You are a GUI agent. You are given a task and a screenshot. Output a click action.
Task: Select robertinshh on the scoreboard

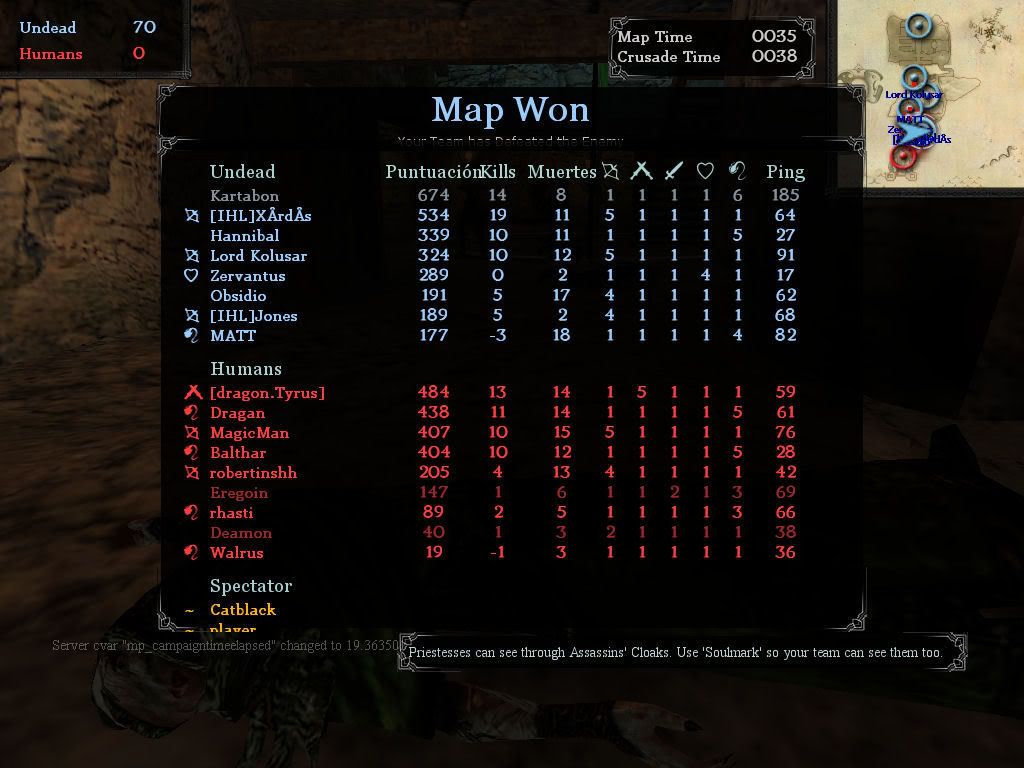[x=253, y=473]
